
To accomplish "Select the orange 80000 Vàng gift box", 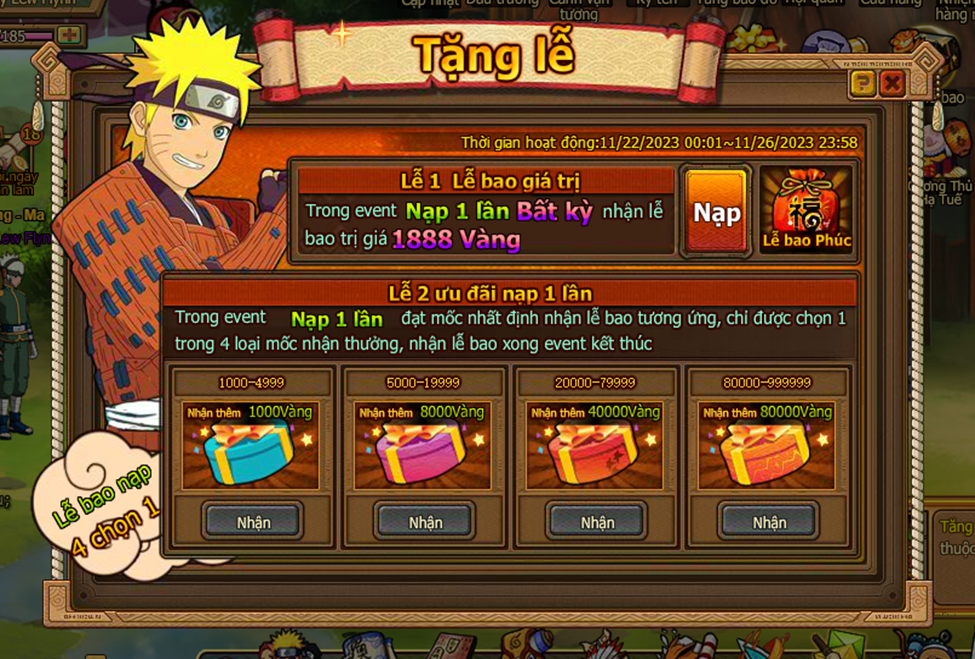I will pyautogui.click(x=767, y=453).
